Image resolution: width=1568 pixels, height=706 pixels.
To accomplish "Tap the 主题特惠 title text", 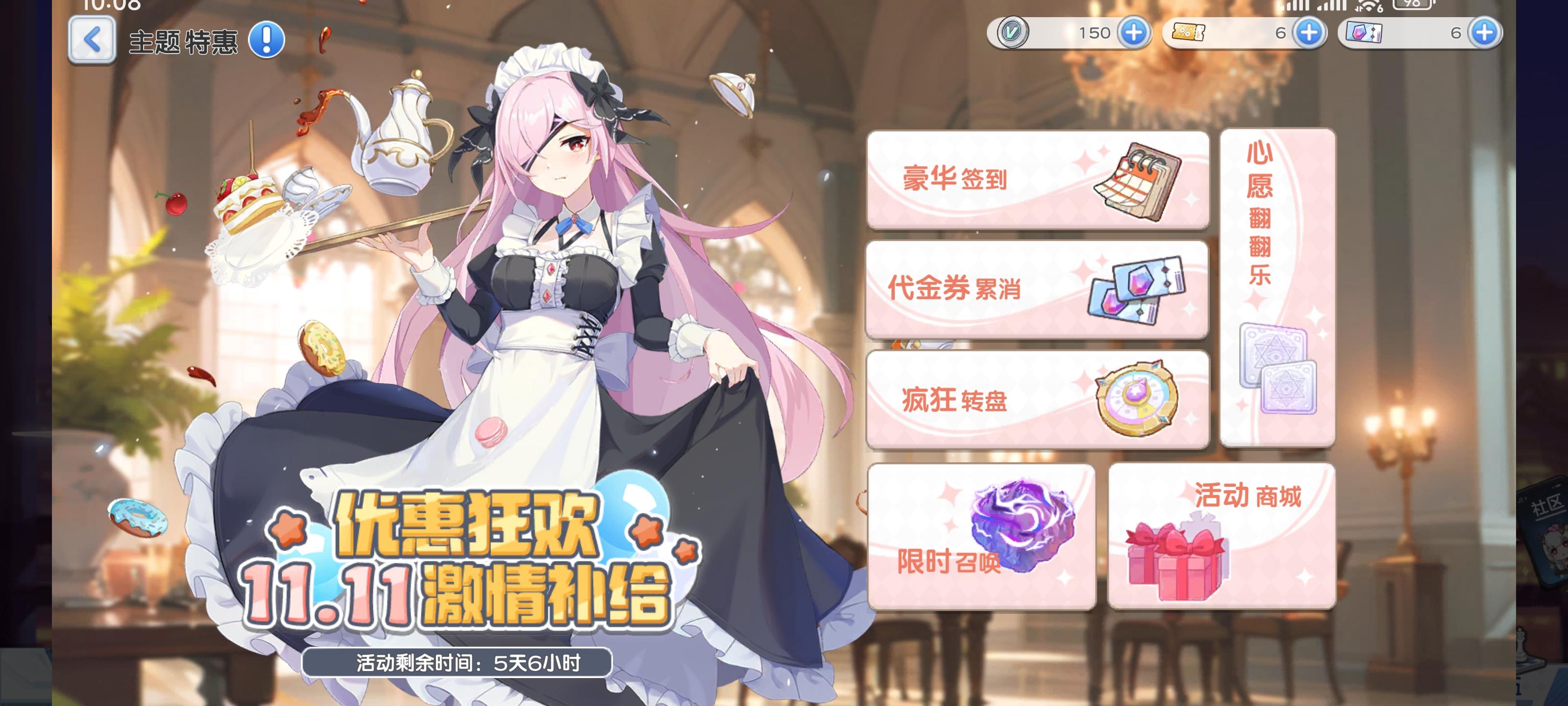I will 183,40.
